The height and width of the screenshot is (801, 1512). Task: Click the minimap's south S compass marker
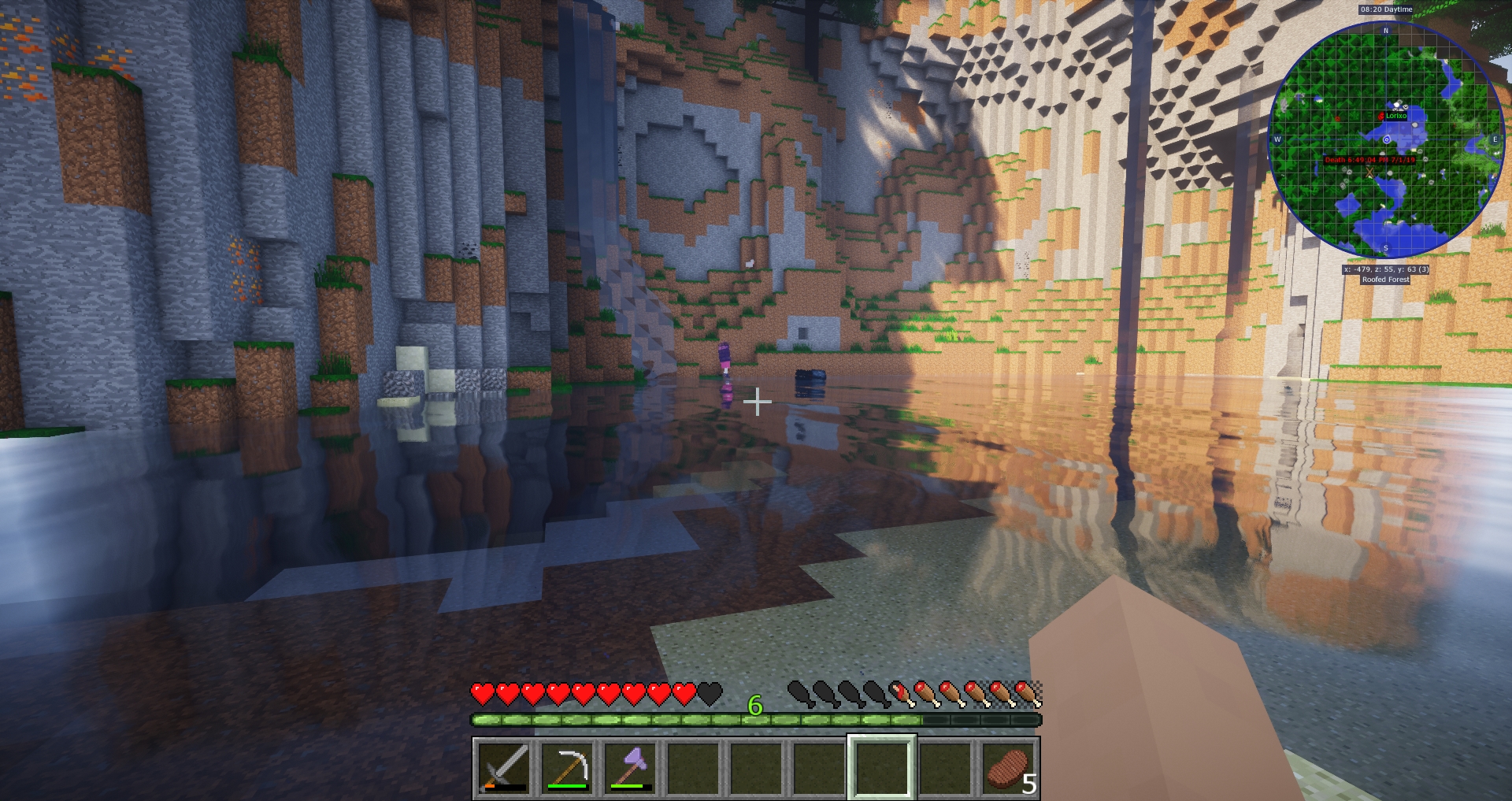(x=1386, y=248)
